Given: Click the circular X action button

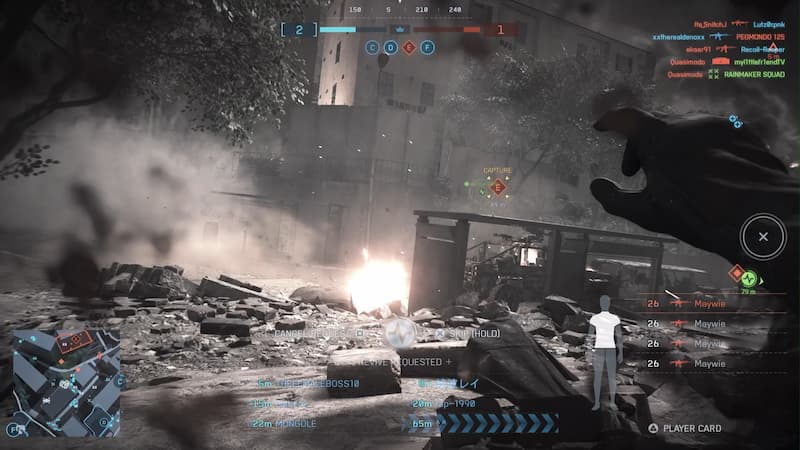Looking at the screenshot, I should click(763, 237).
